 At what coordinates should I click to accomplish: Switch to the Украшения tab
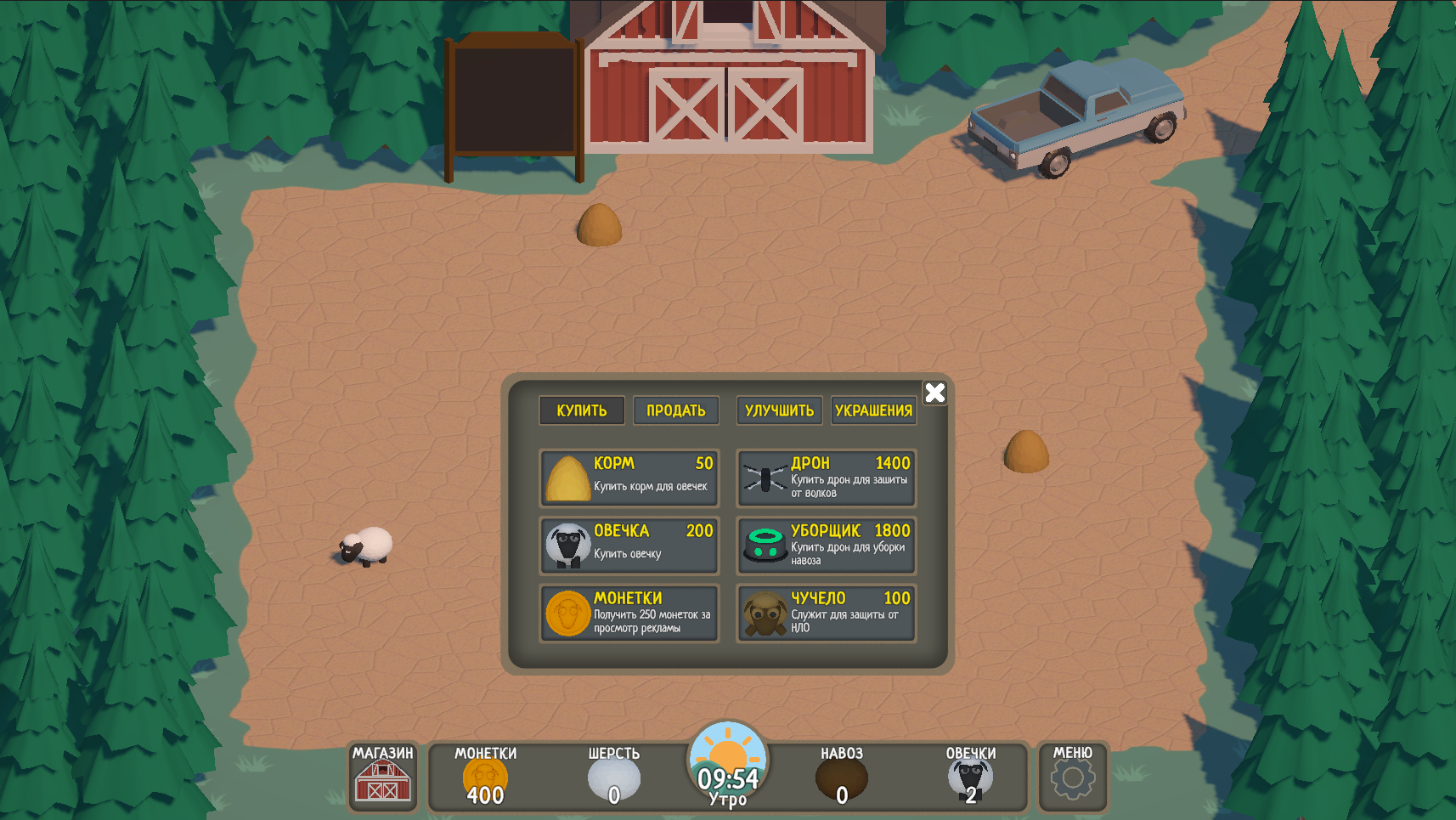(873, 410)
